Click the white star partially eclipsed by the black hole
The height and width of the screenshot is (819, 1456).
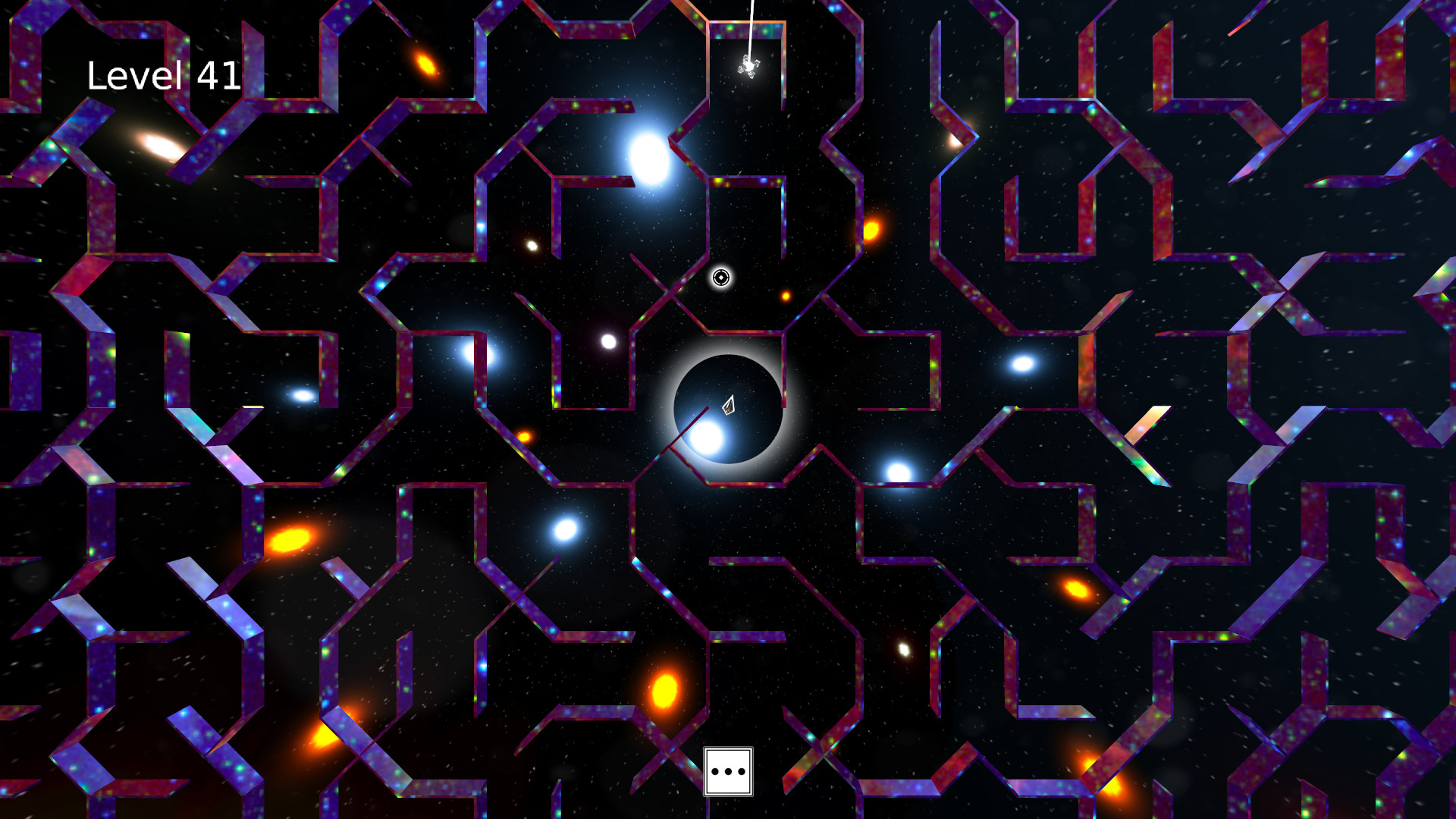[705, 438]
